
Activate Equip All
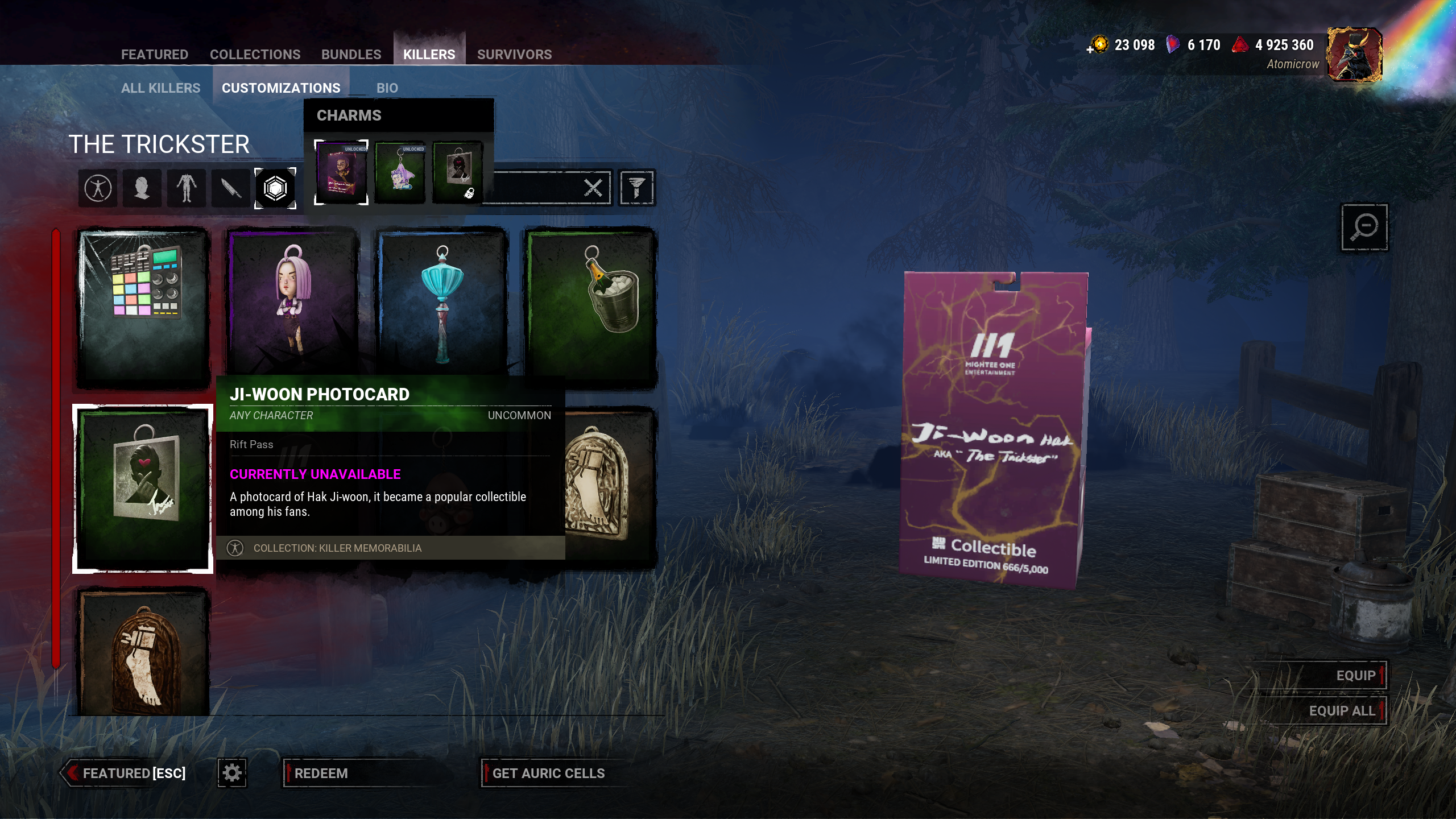pyautogui.click(x=1342, y=711)
